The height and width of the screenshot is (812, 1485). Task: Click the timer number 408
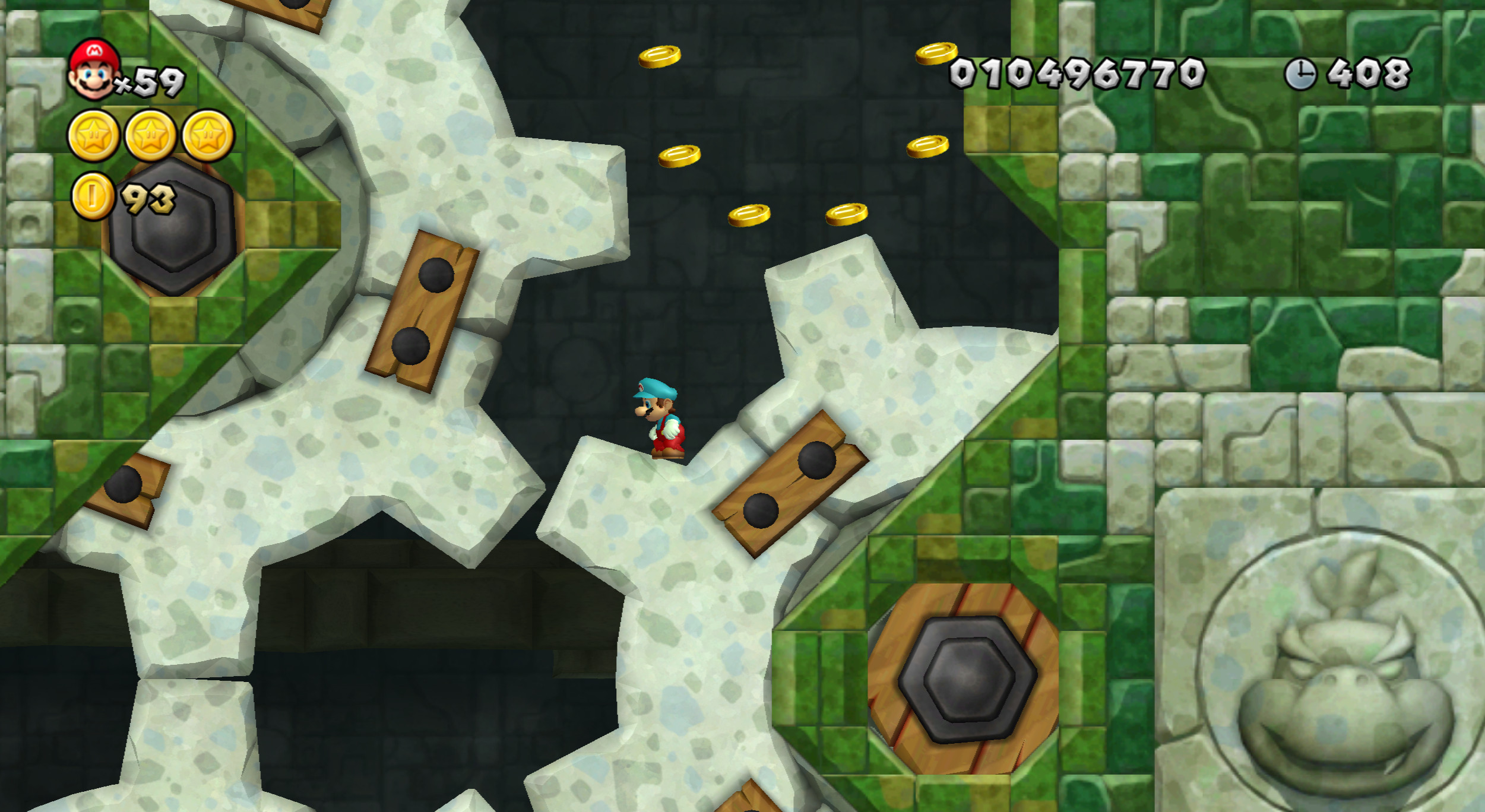pyautogui.click(x=1369, y=72)
